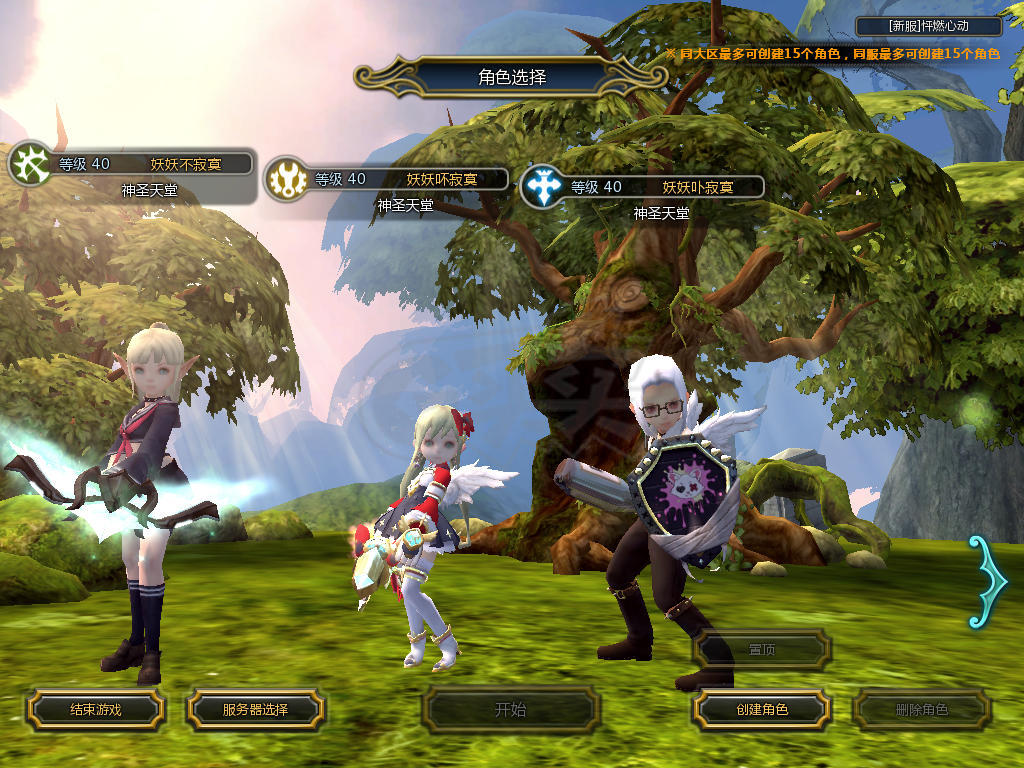
Task: Choose 创建角色 to create a character
Action: (x=761, y=710)
